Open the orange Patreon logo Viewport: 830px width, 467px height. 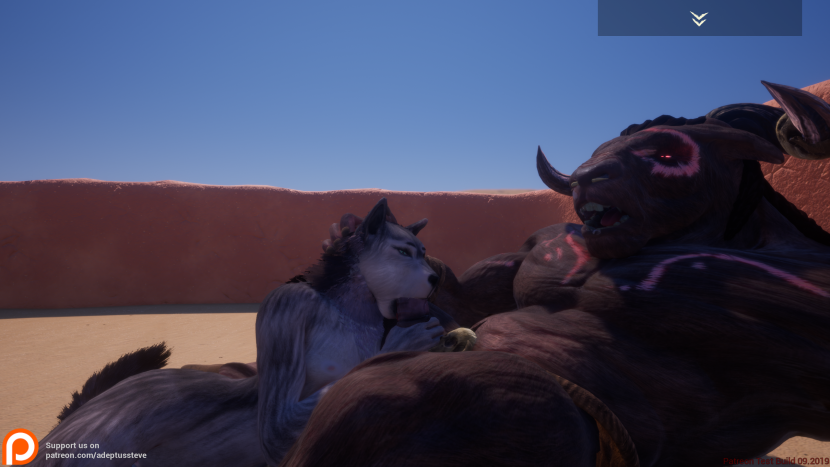tap(20, 447)
